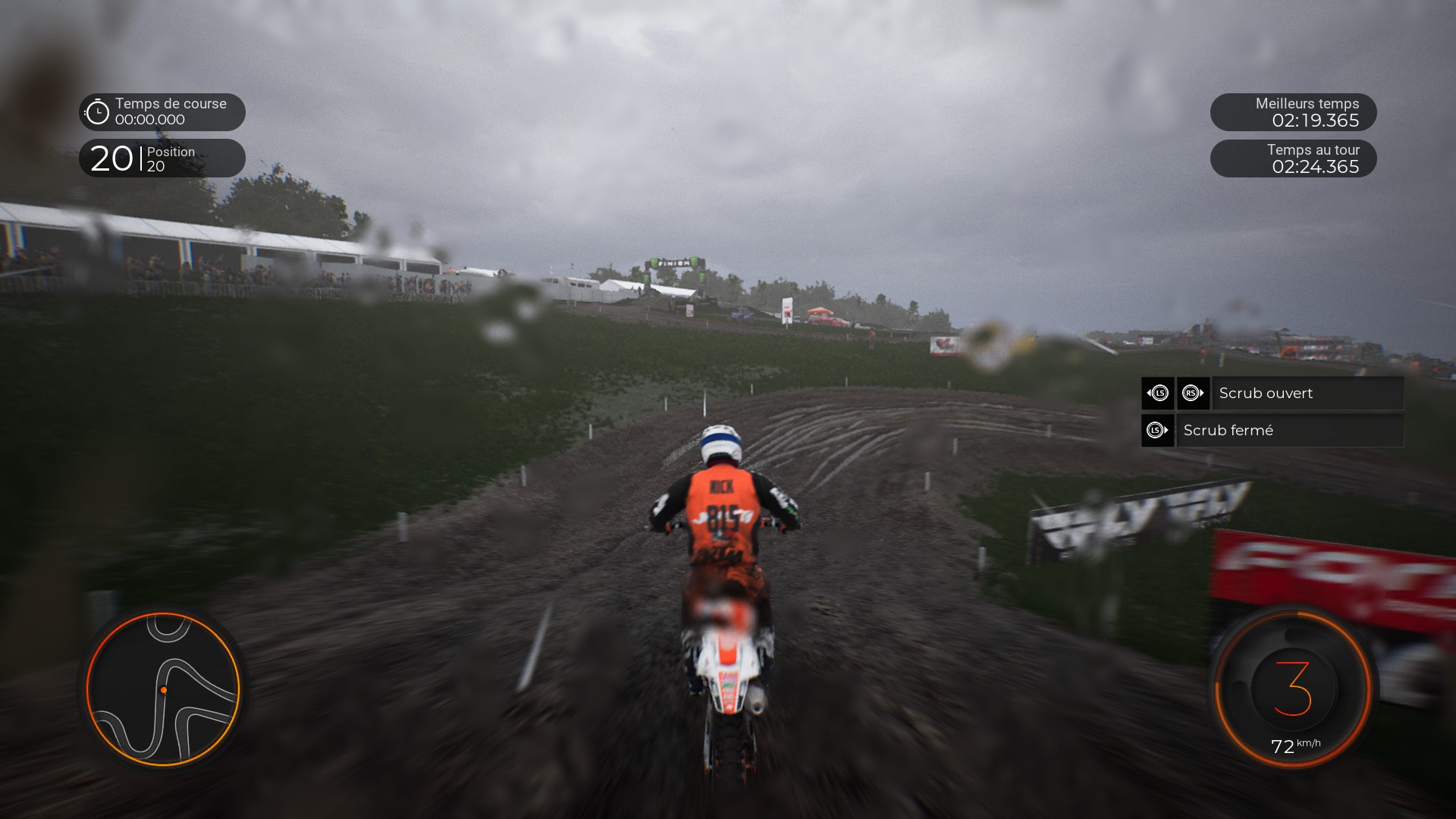Click the circular track minimap
1456x819 pixels.
(x=163, y=689)
